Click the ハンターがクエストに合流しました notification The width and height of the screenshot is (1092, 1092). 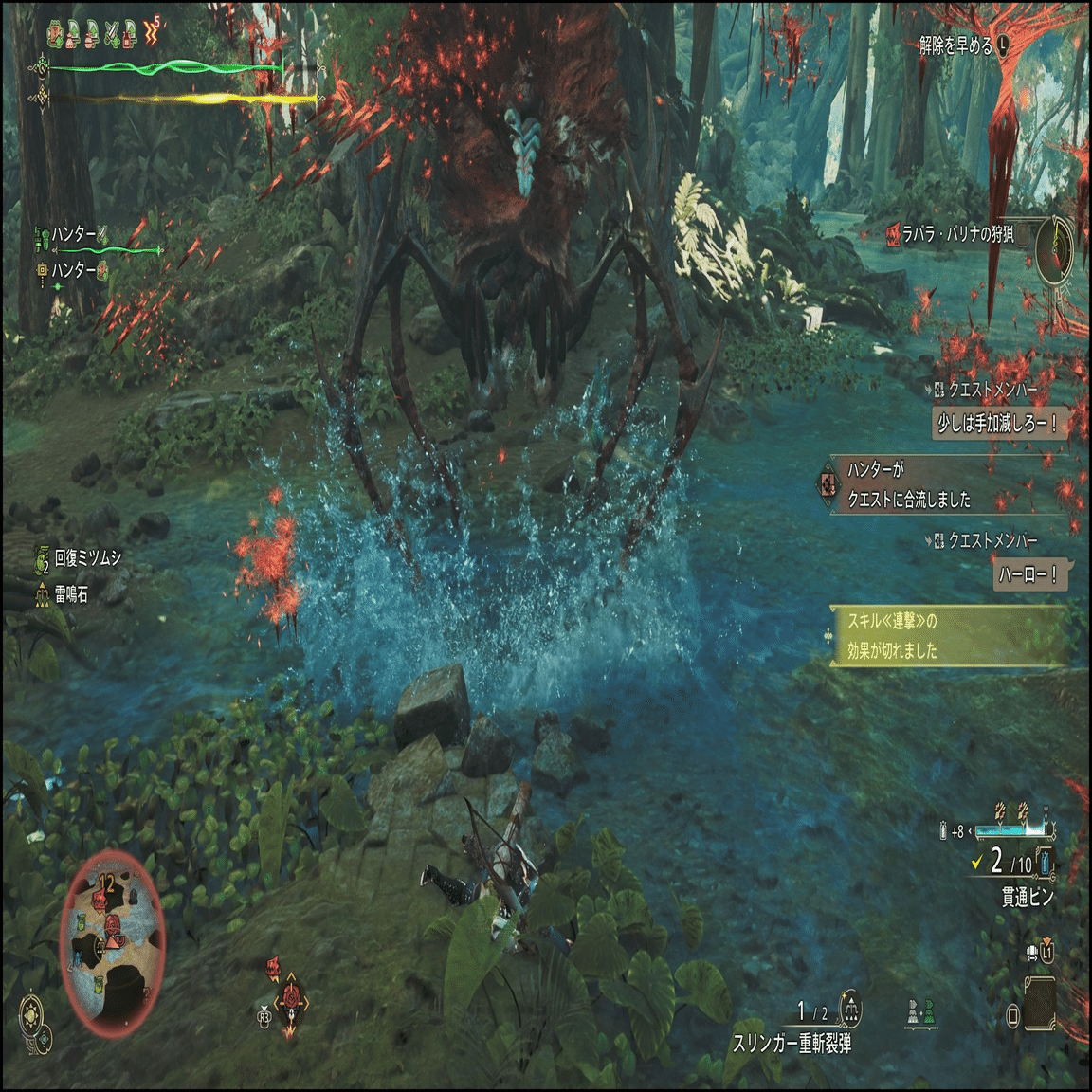click(x=910, y=484)
